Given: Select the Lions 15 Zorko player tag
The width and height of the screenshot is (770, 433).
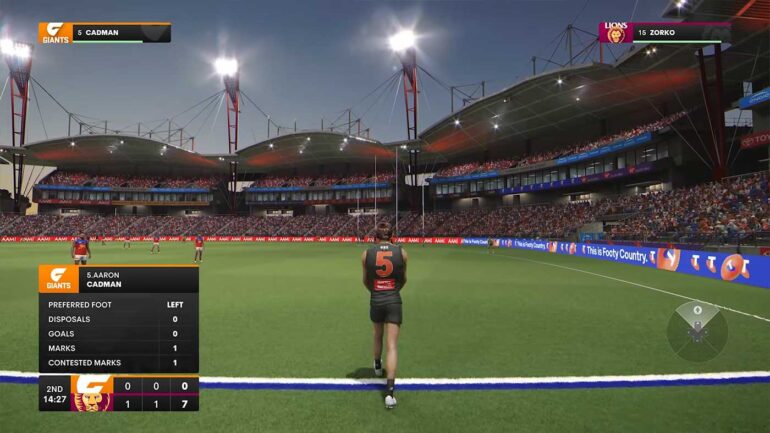Looking at the screenshot, I should (x=663, y=33).
